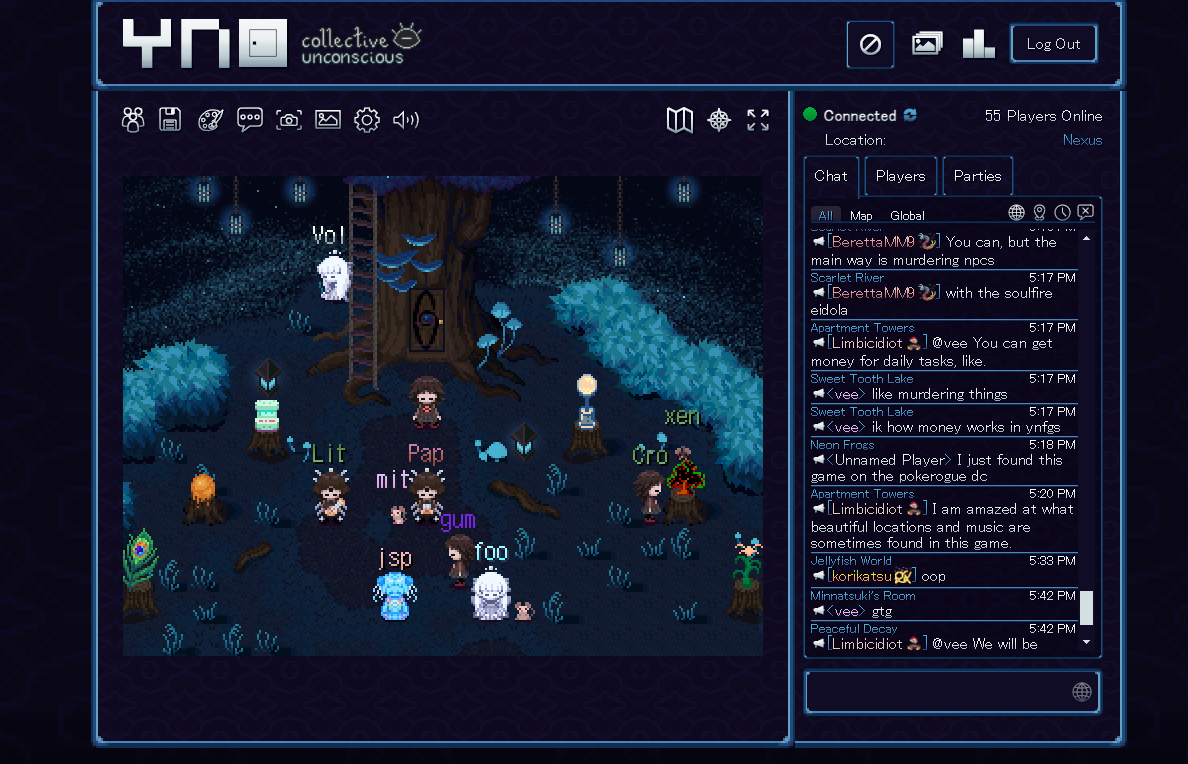The height and width of the screenshot is (764, 1188).
Task: Toggle sound with the speaker icon
Action: (x=405, y=120)
